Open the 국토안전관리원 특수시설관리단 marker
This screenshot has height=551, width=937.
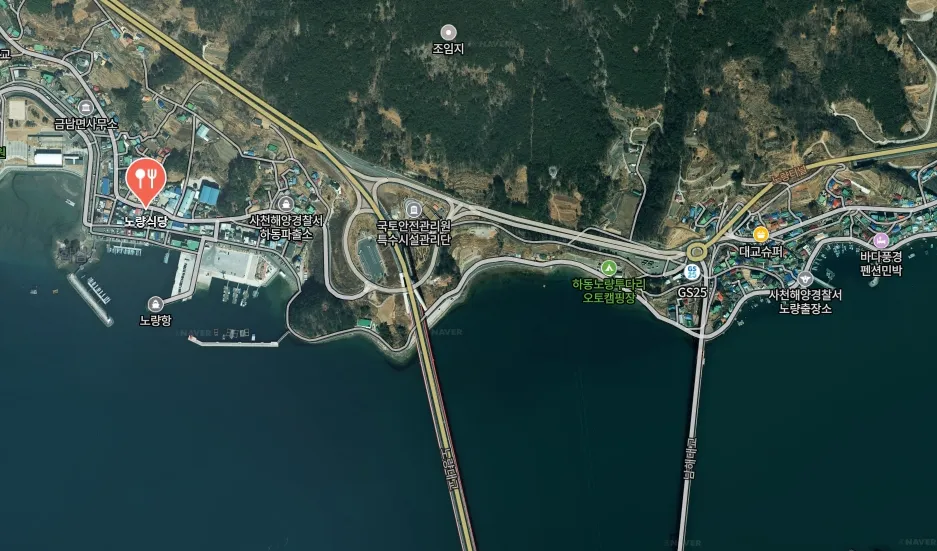coord(414,208)
